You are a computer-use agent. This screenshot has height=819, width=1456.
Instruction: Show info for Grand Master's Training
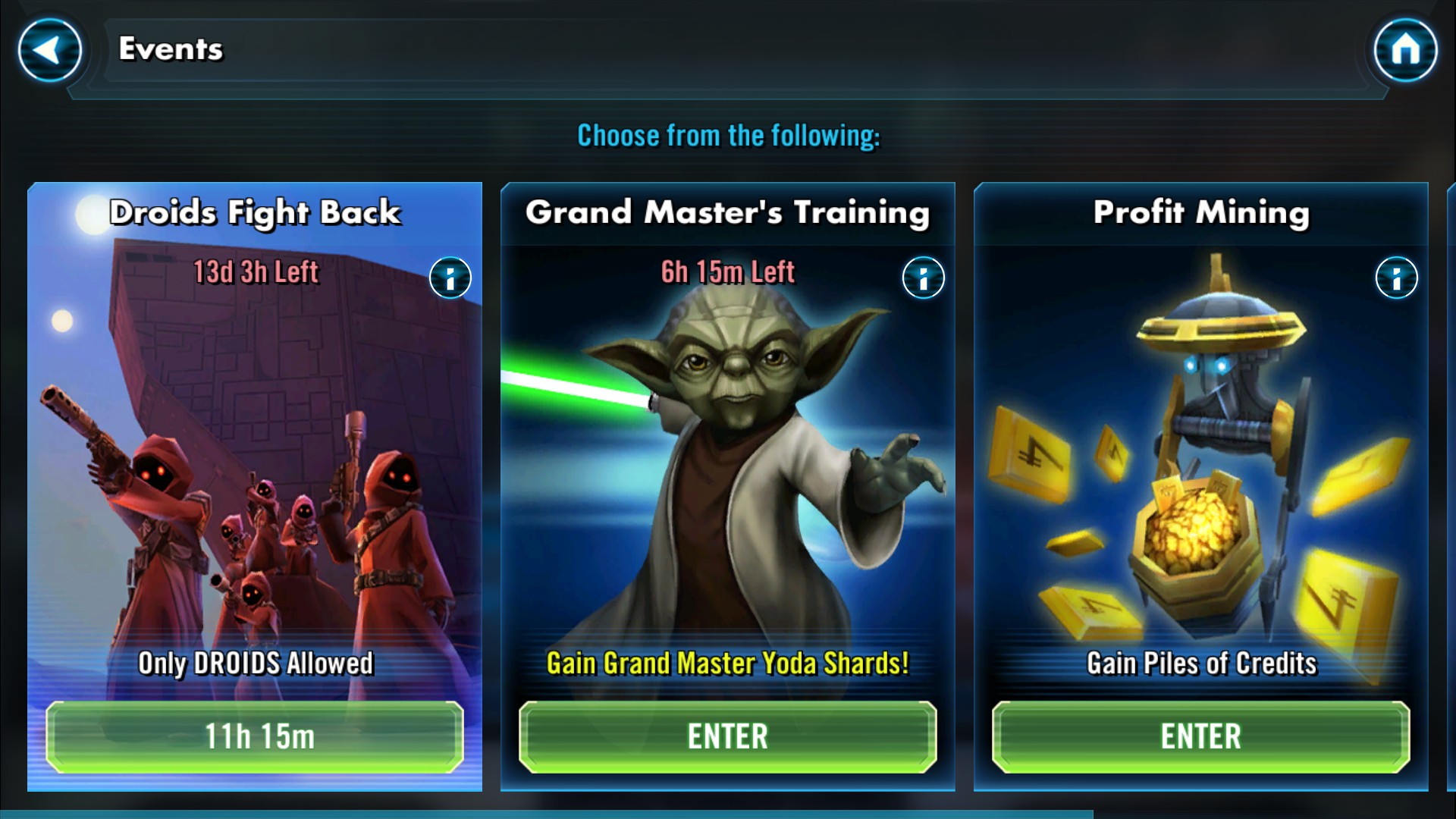click(923, 278)
